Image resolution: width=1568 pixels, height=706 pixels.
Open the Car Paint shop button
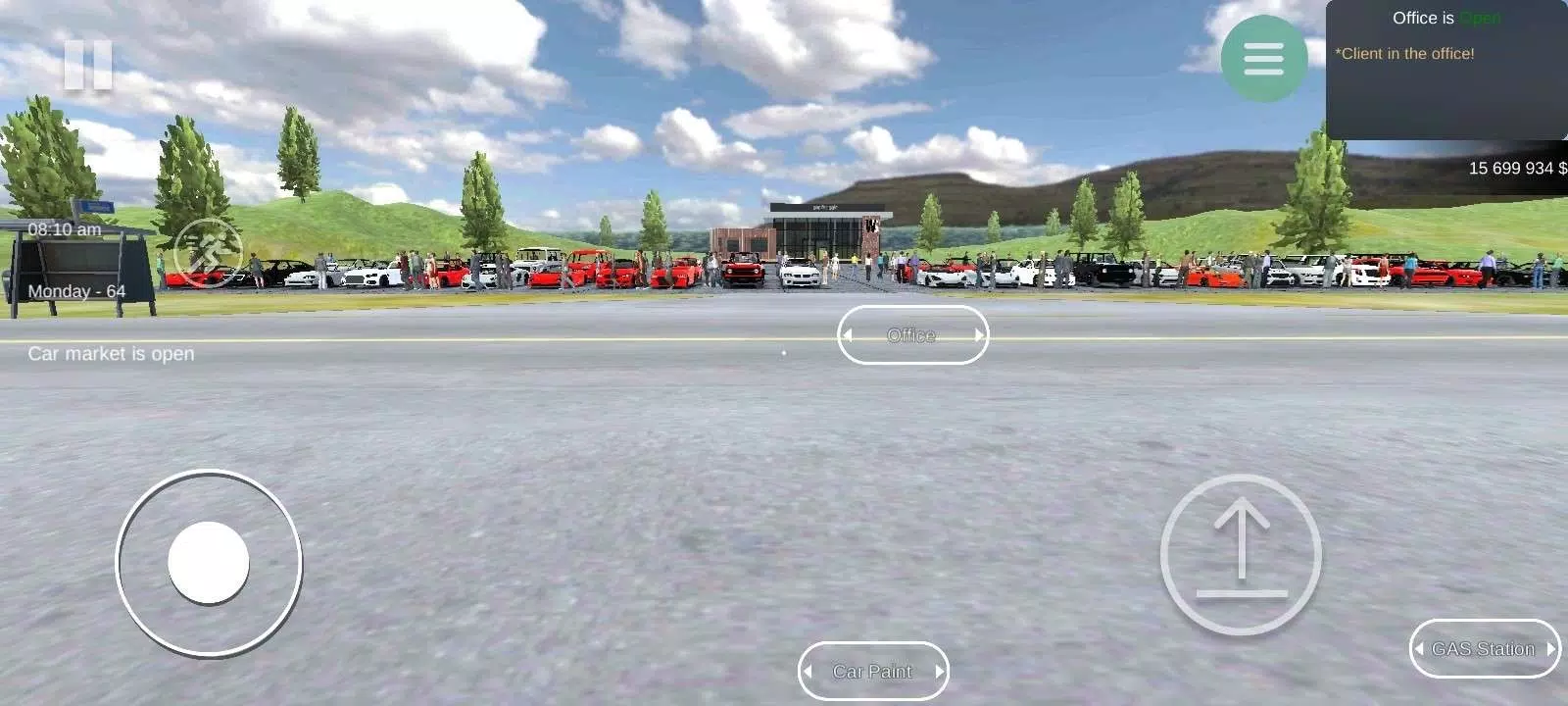coord(873,671)
